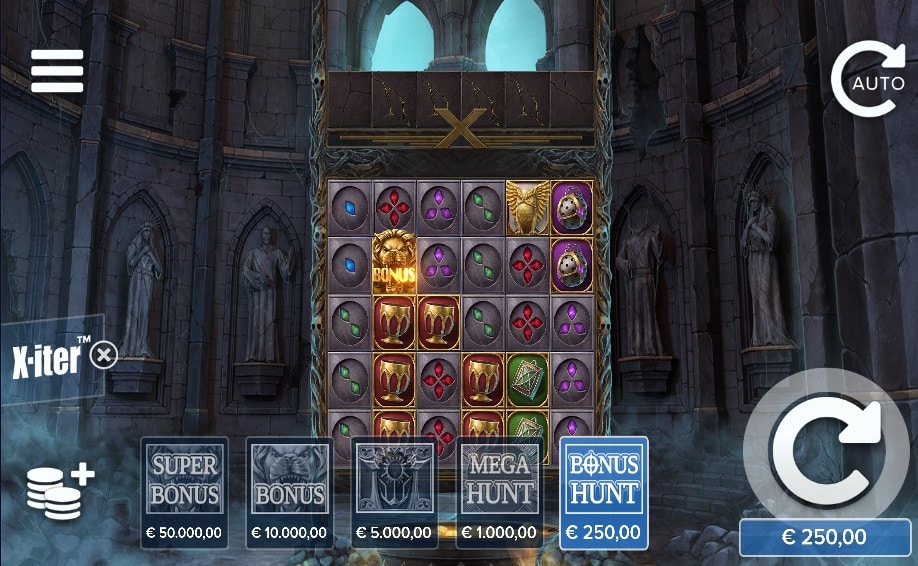
Task: Activate the Auto spin button
Action: [x=868, y=79]
